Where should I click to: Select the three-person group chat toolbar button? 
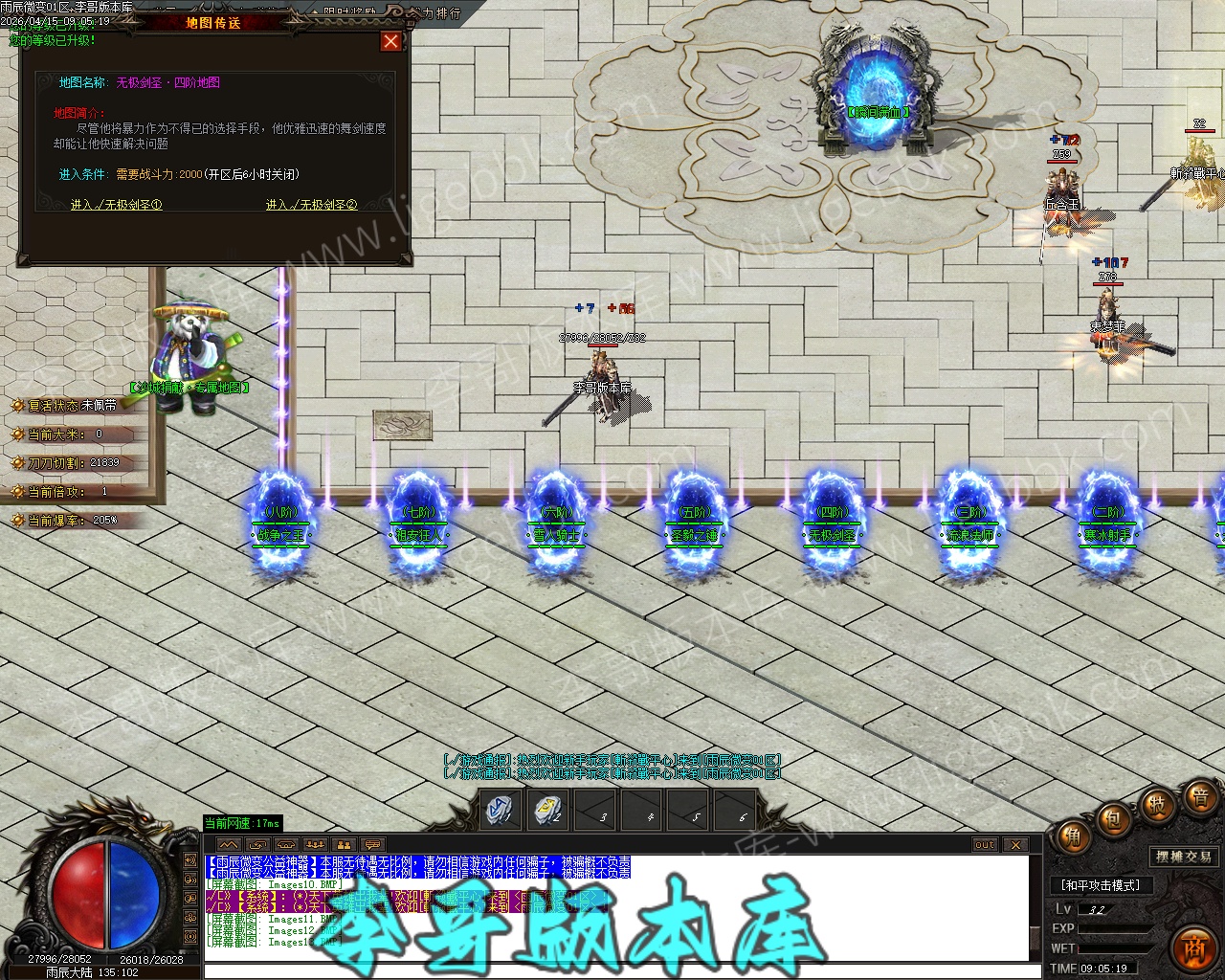[315, 845]
